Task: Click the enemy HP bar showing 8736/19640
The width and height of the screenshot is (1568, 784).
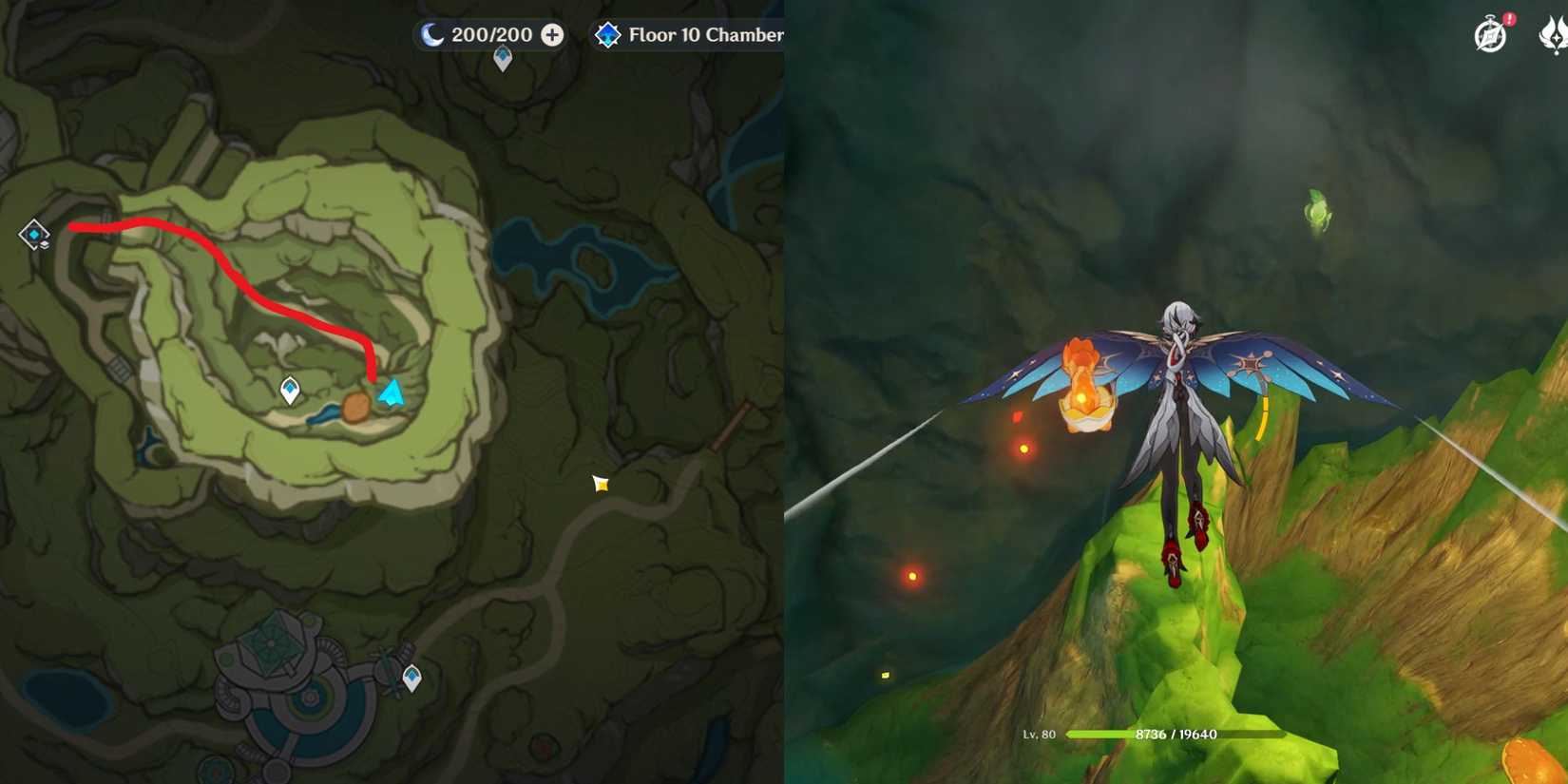Action: [1176, 734]
